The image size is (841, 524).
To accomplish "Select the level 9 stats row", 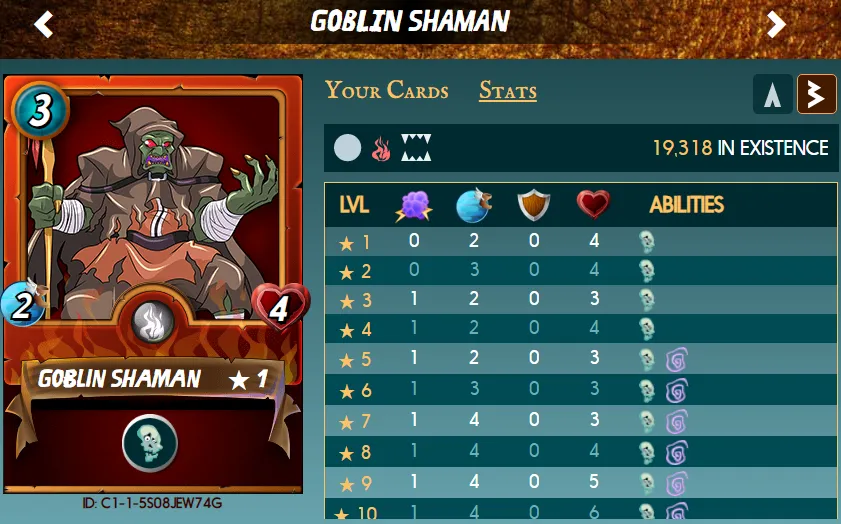I will [580, 483].
